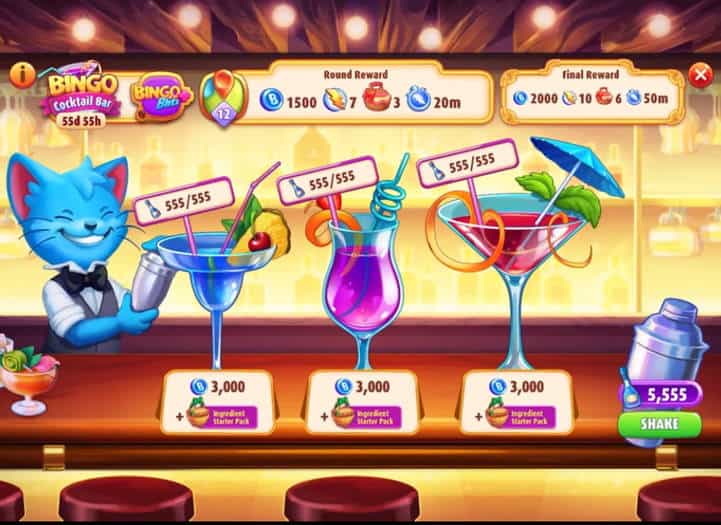Tap the green SHAKE button

[658, 424]
